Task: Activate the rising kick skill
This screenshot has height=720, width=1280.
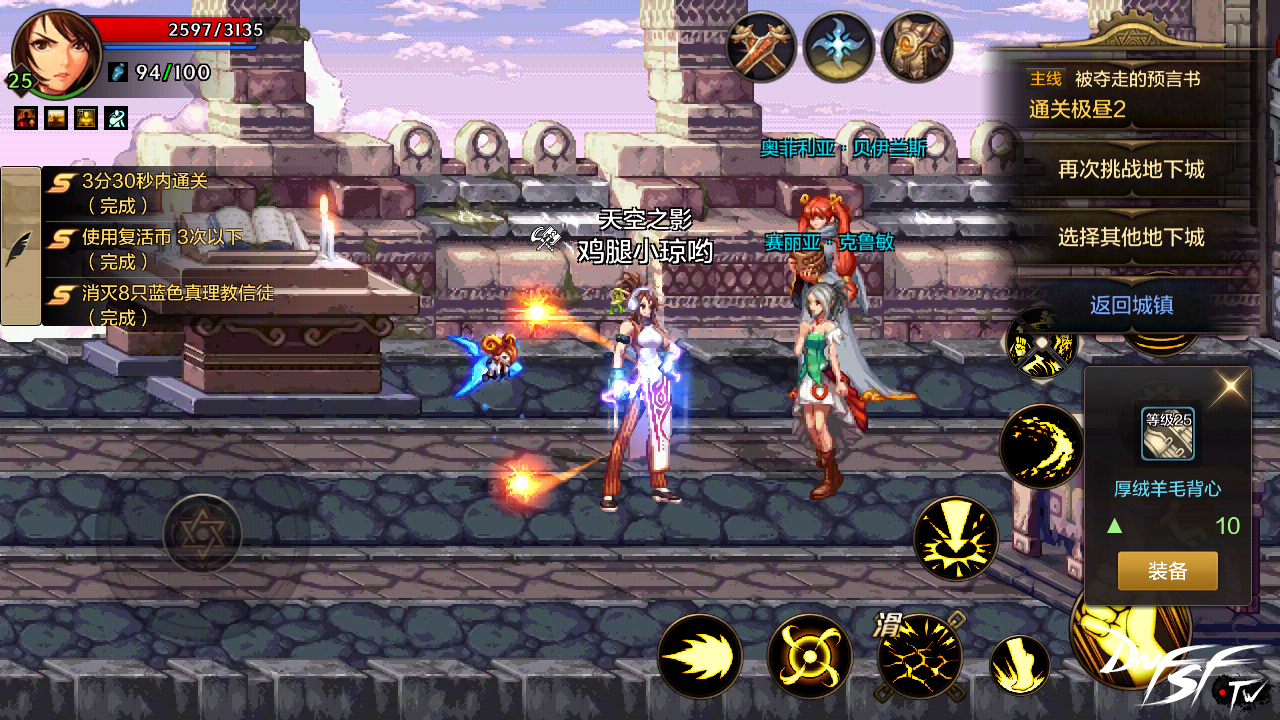Action: pyautogui.click(x=1019, y=663)
